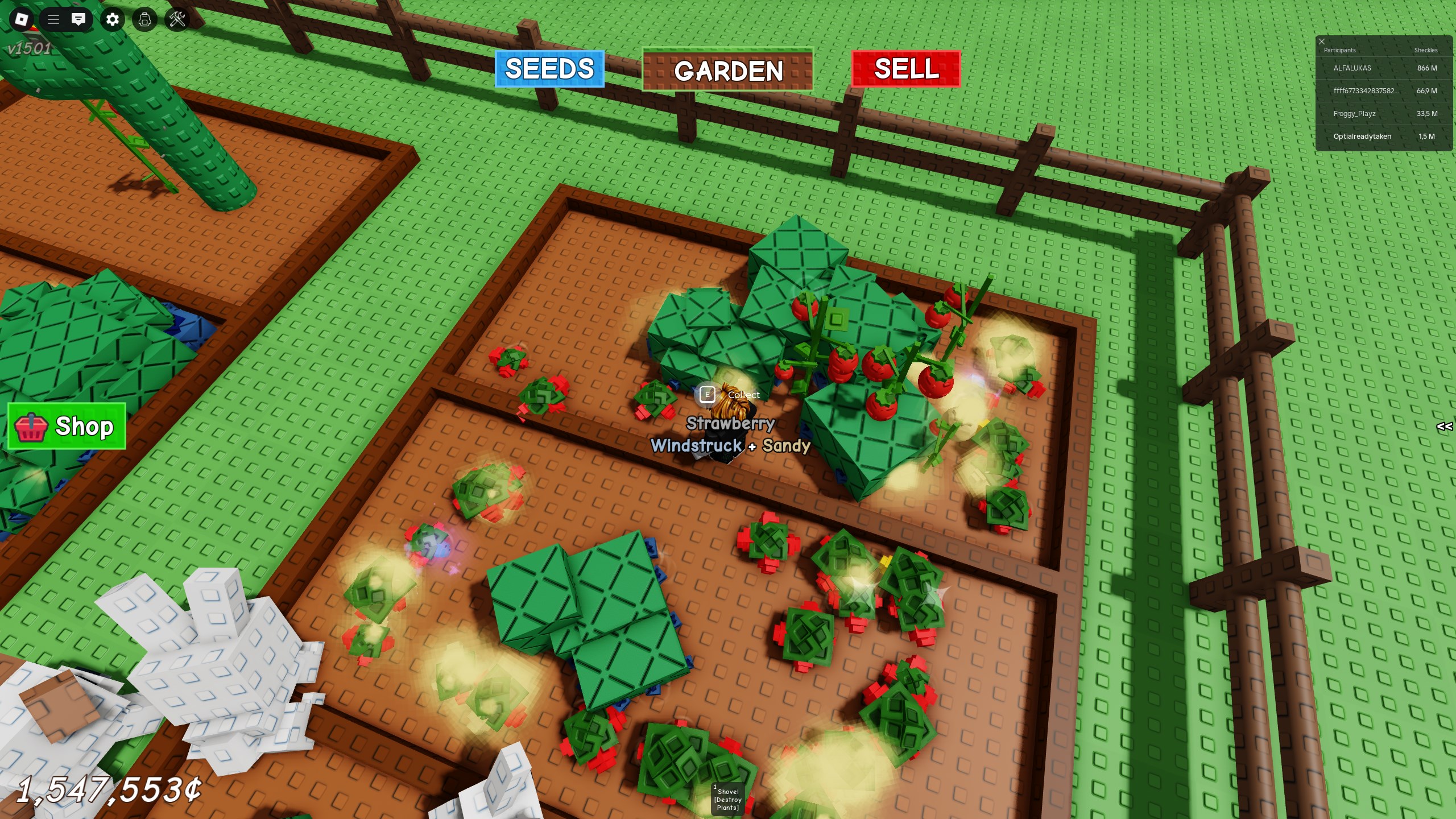Open the Shop panel
Image resolution: width=1456 pixels, height=819 pixels.
tap(67, 427)
